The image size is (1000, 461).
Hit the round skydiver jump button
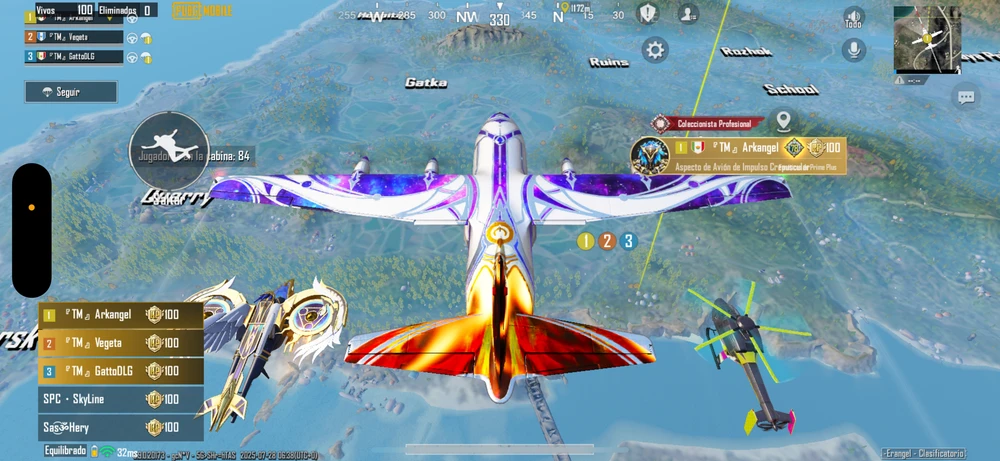170,150
